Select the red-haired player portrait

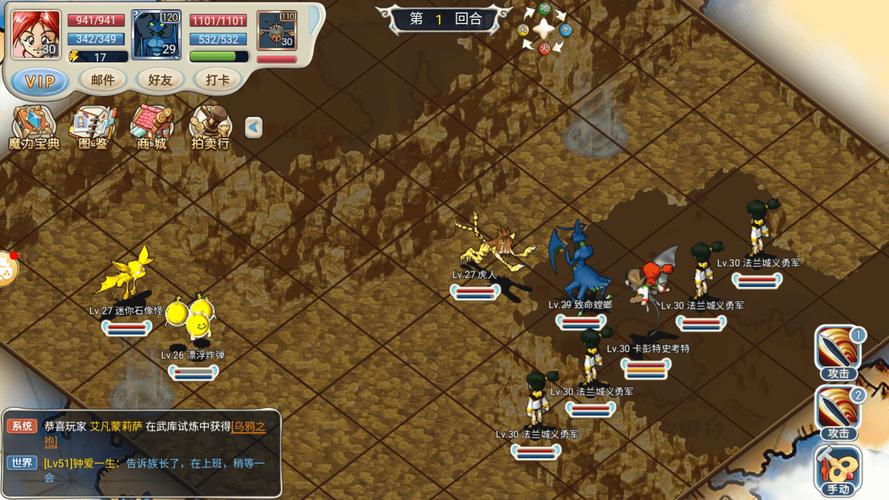(x=36, y=33)
